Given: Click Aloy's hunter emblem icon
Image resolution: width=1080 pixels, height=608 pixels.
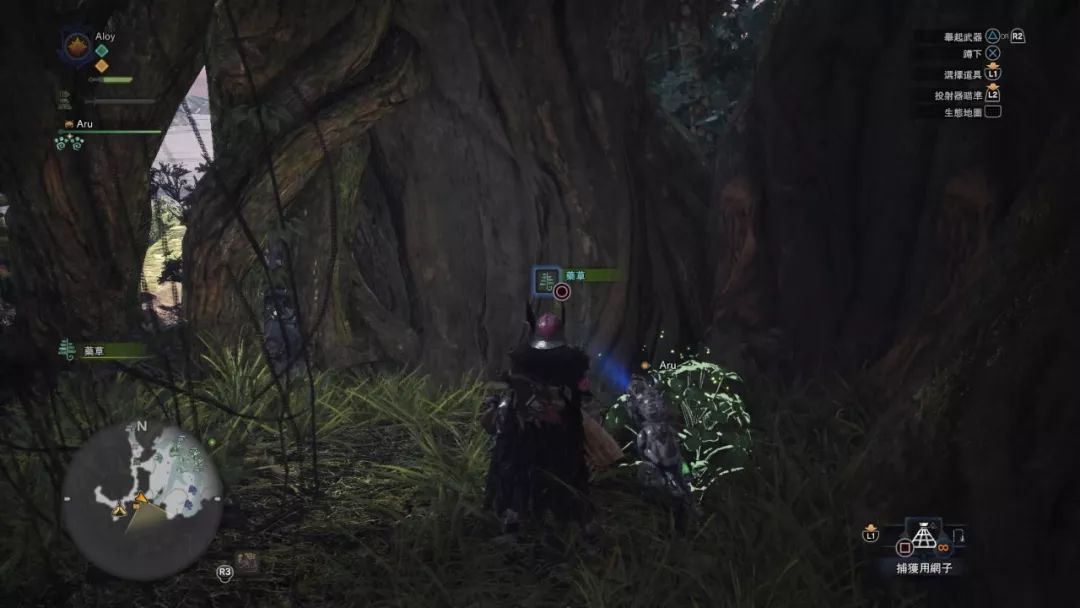Looking at the screenshot, I should [x=76, y=46].
